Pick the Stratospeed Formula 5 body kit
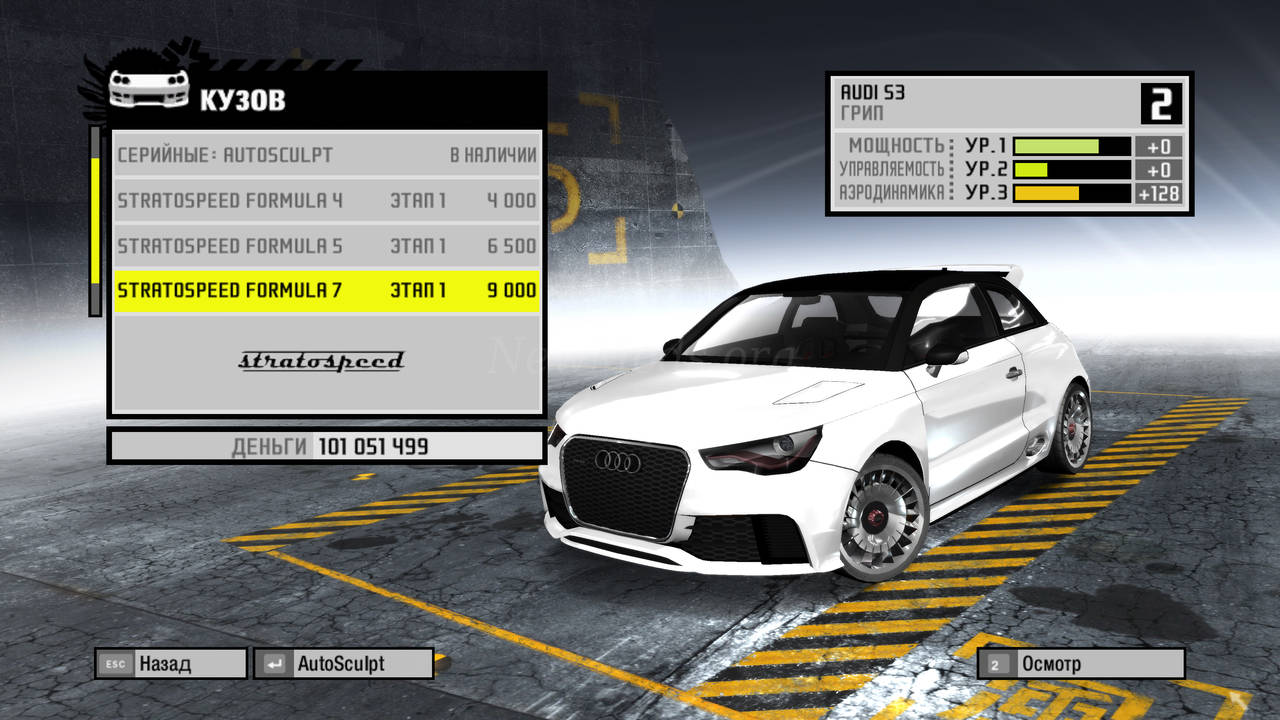 327,245
